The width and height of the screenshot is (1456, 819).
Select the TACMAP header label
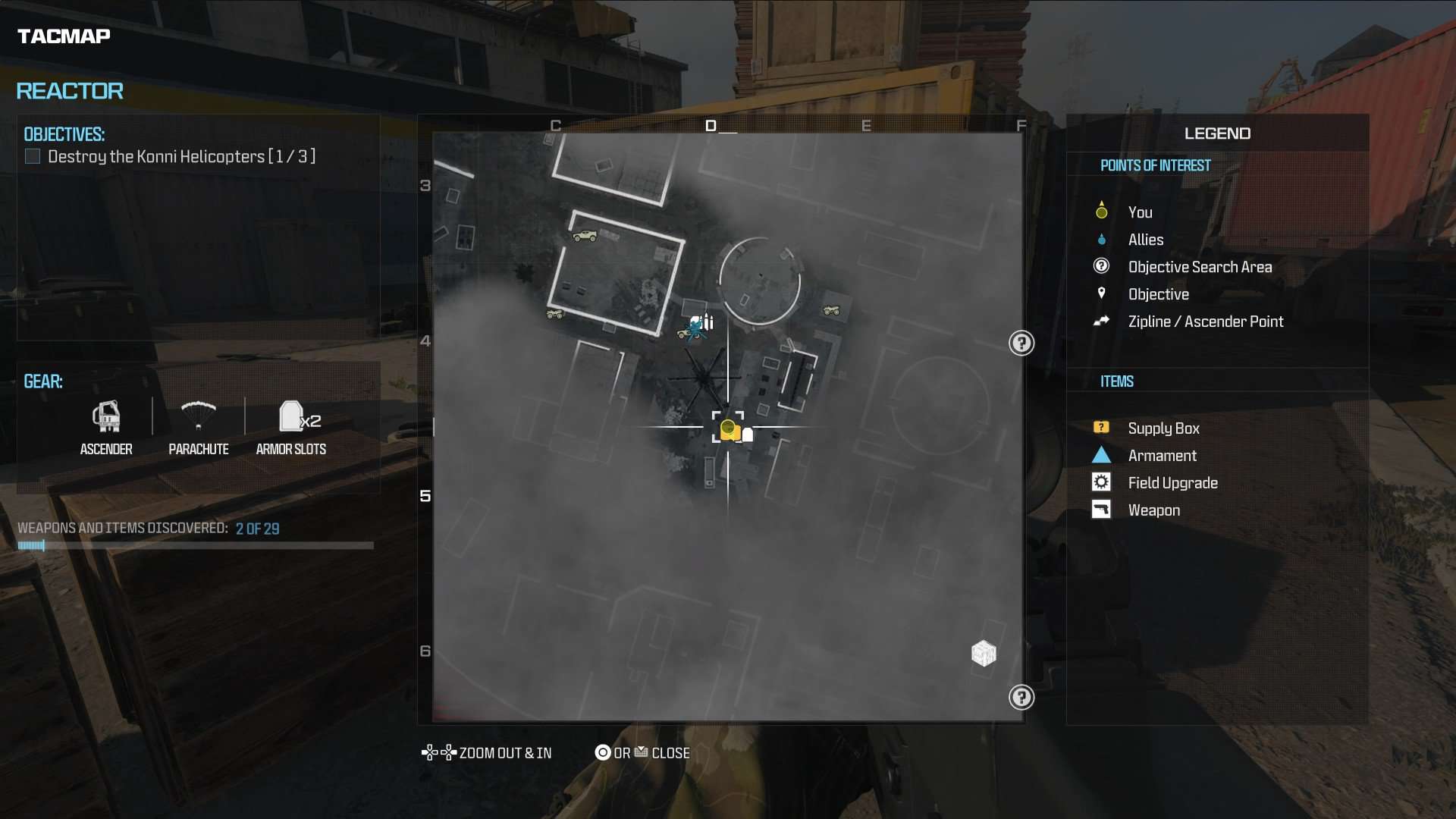coord(63,35)
